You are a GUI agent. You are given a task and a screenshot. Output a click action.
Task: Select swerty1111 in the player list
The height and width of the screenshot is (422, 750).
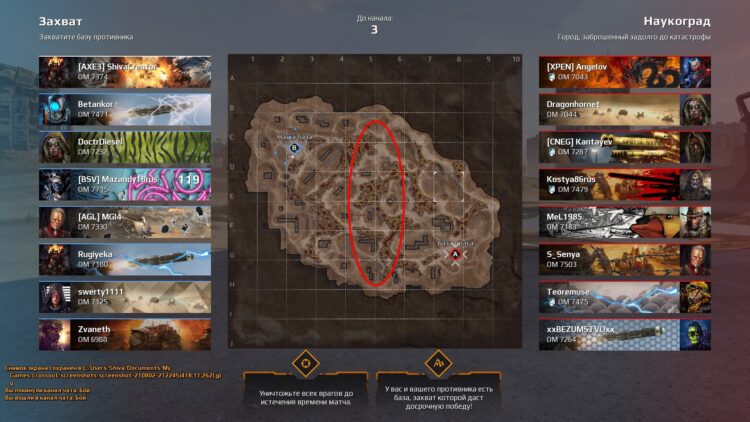(x=125, y=296)
